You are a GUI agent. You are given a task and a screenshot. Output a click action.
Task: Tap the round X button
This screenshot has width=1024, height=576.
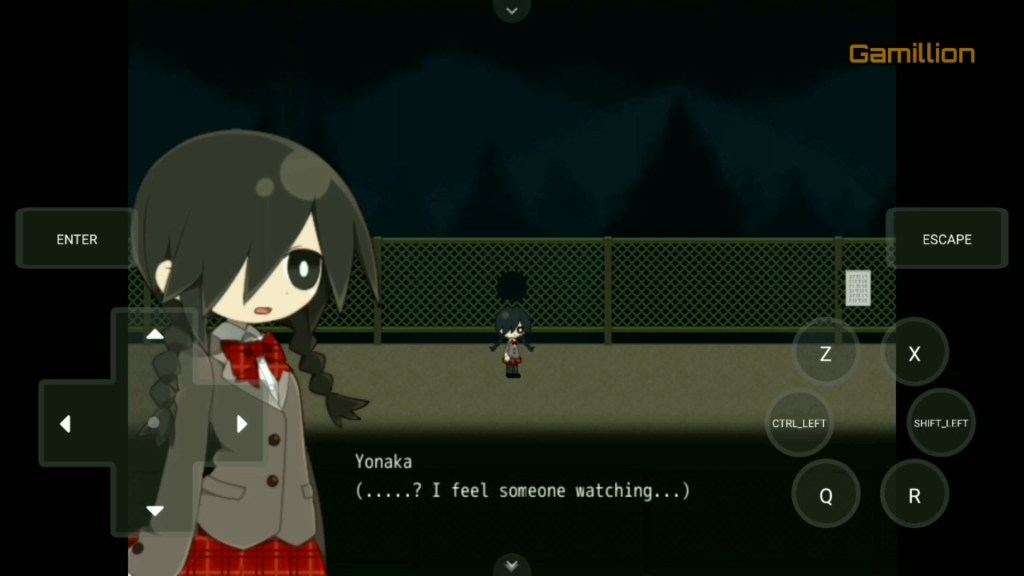point(914,353)
